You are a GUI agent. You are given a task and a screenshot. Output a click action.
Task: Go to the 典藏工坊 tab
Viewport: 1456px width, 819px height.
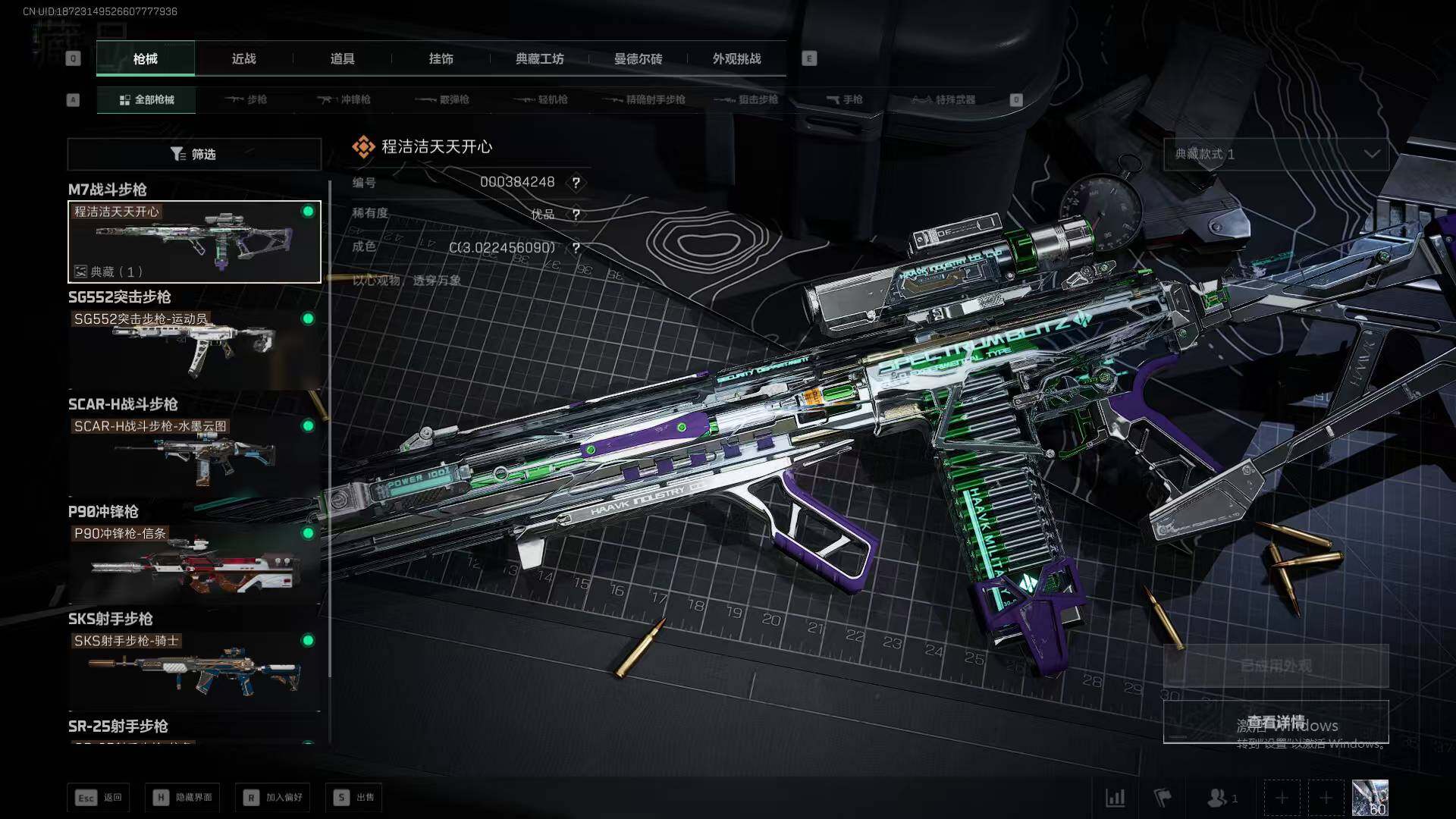pyautogui.click(x=539, y=58)
